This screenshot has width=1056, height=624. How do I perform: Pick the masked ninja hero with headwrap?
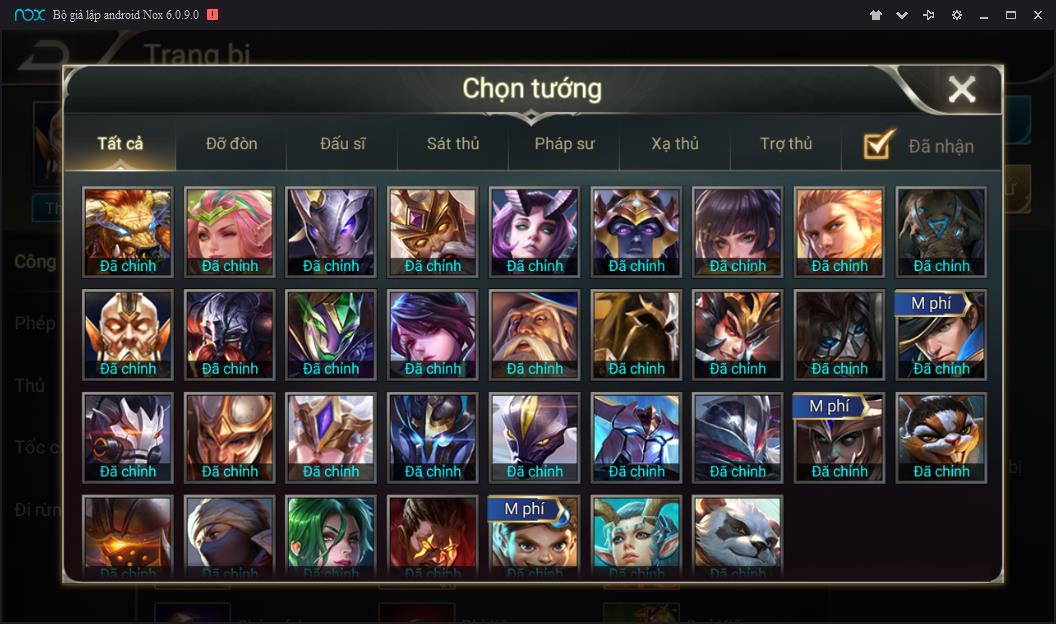(230, 535)
